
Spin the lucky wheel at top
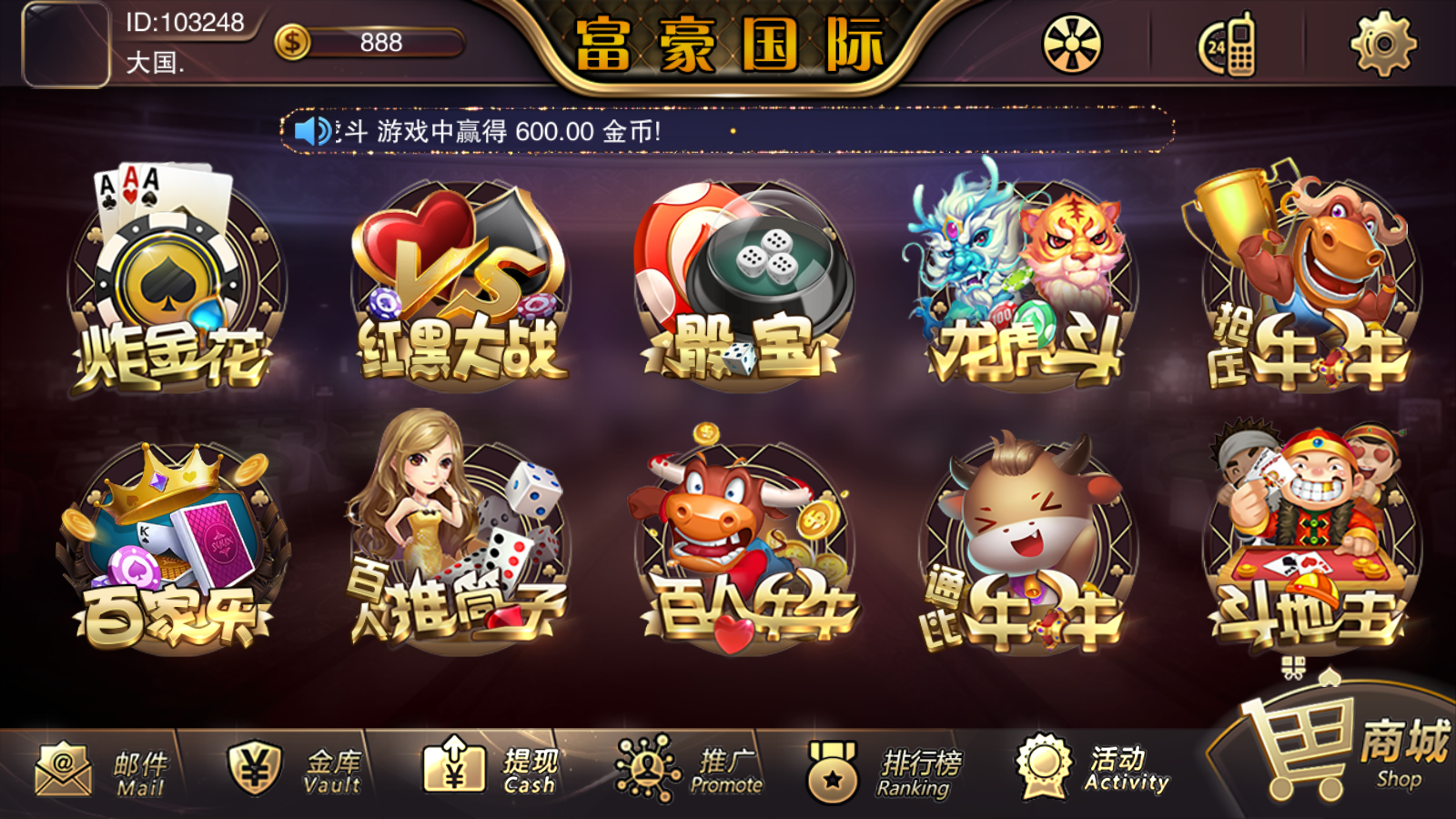click(1070, 44)
